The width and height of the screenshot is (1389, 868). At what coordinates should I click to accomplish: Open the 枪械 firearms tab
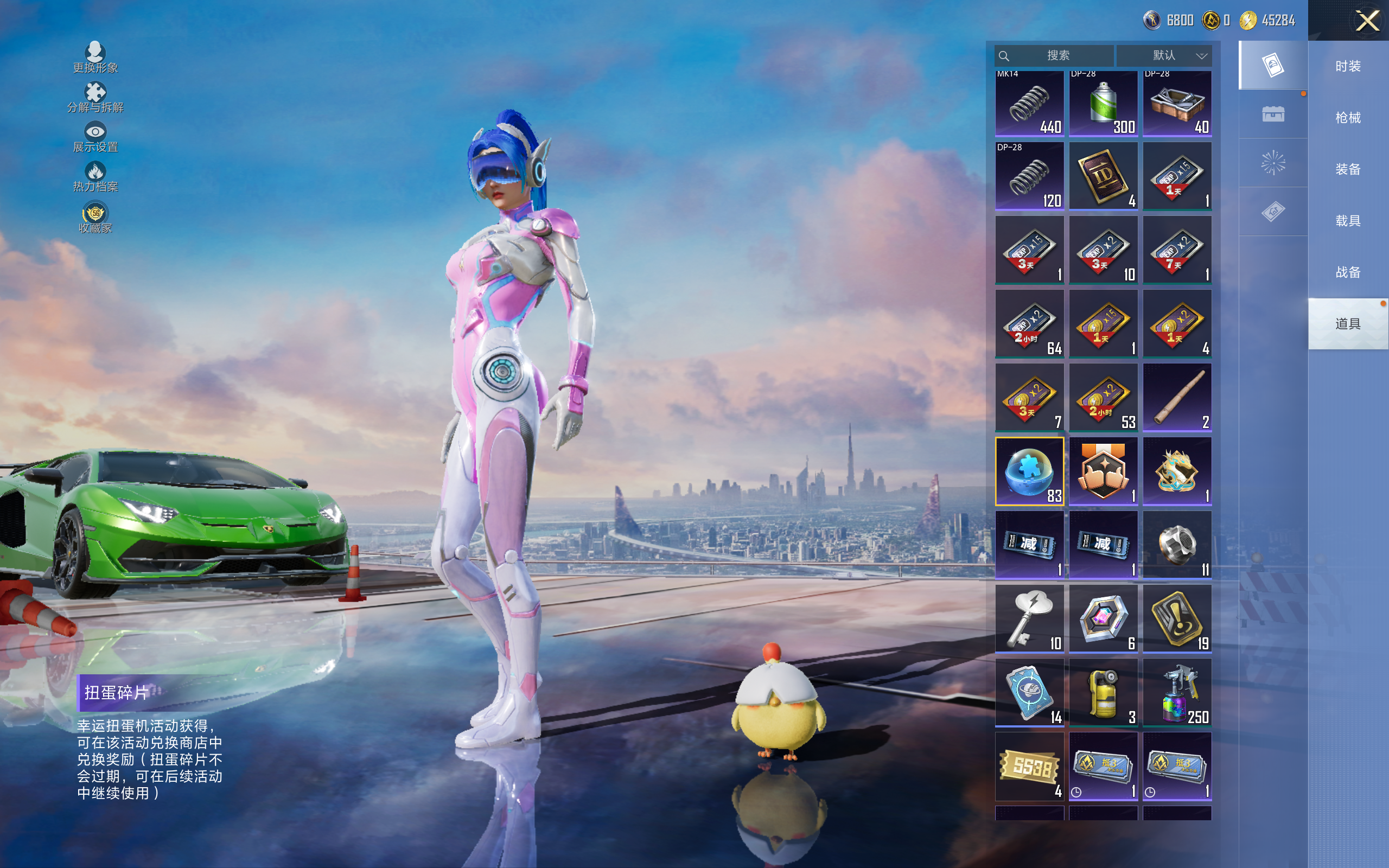point(1347,118)
